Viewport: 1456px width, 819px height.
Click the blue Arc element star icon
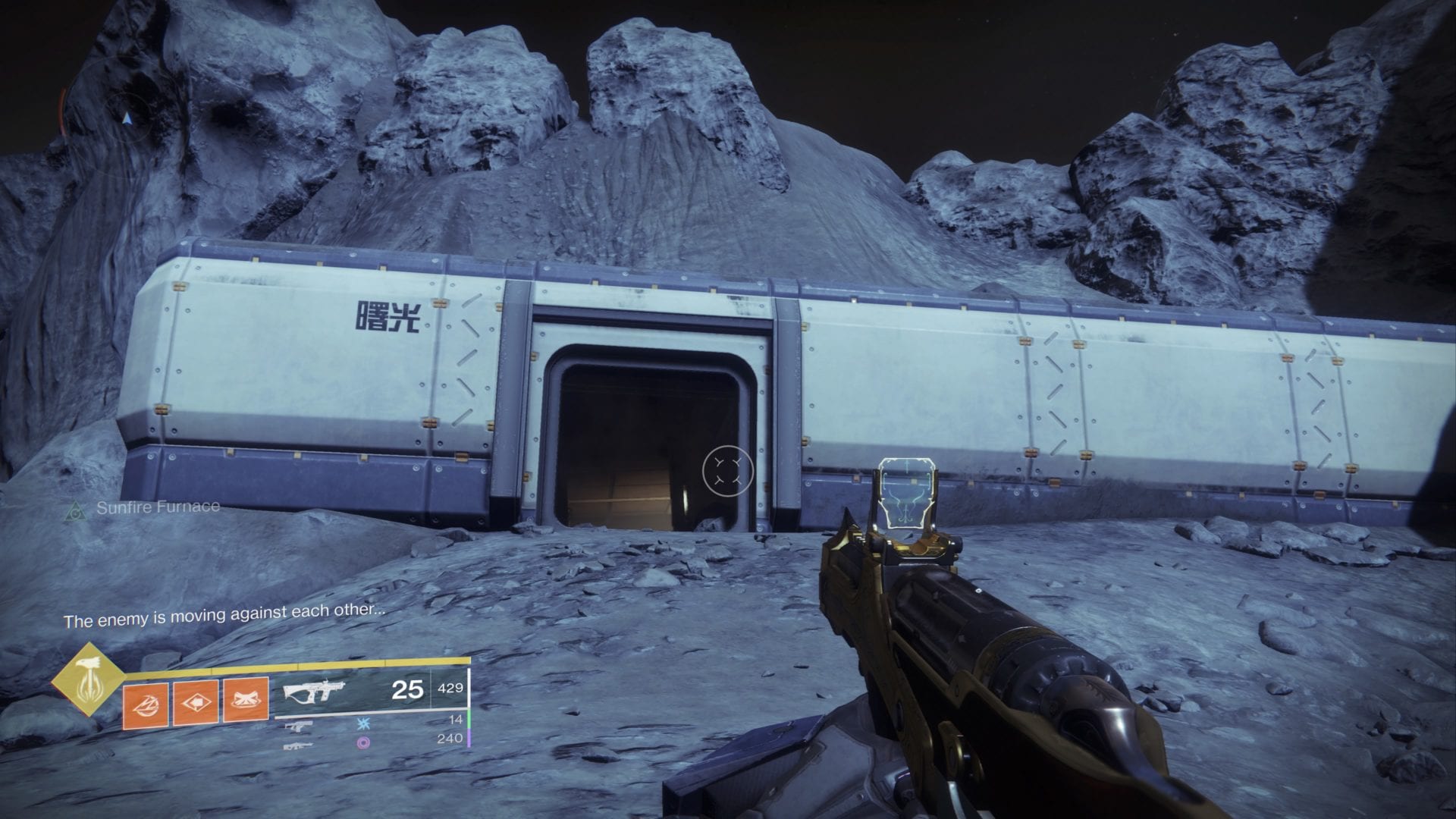coord(365,725)
